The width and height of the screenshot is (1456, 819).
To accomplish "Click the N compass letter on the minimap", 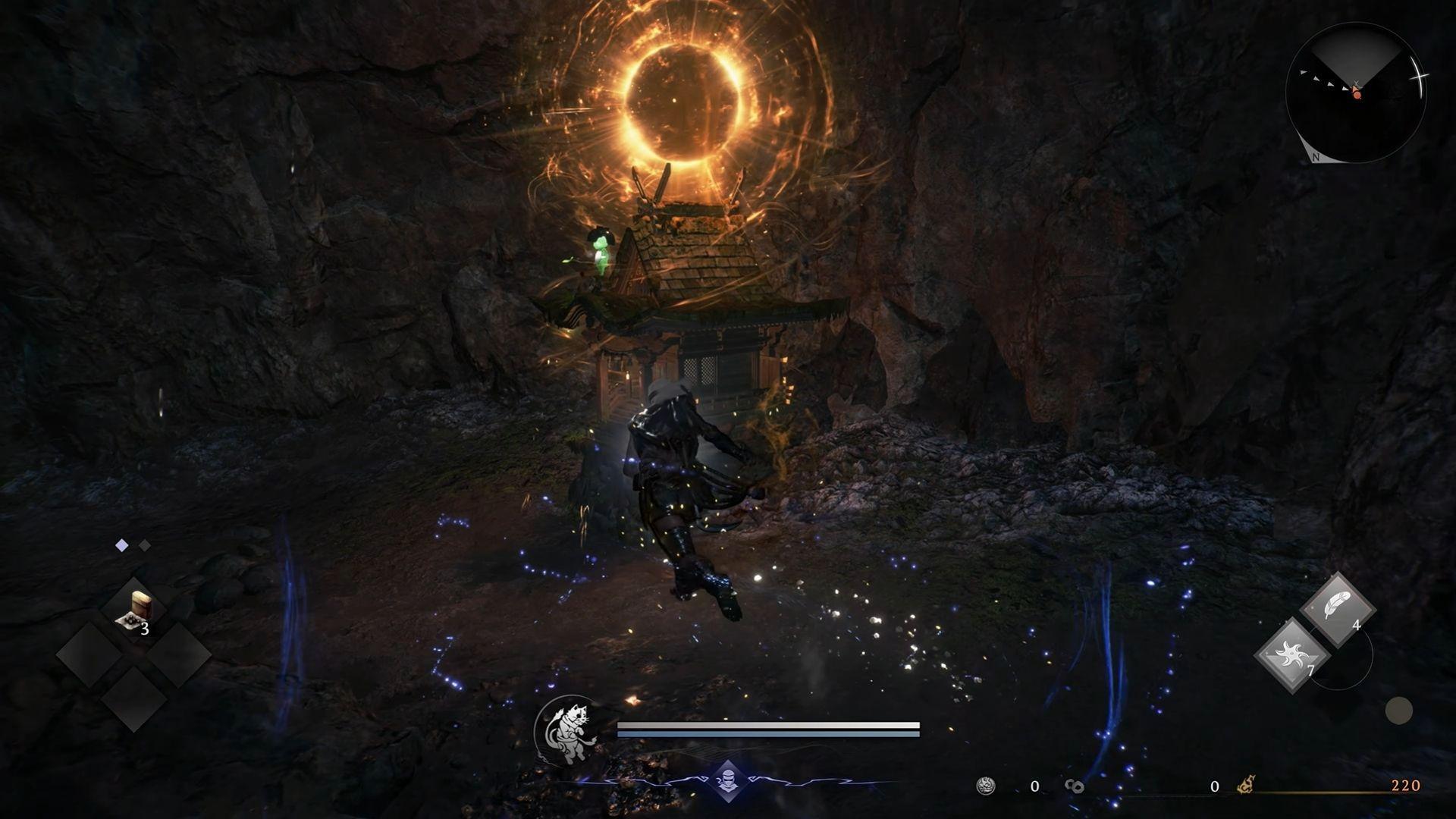I will (x=1316, y=157).
